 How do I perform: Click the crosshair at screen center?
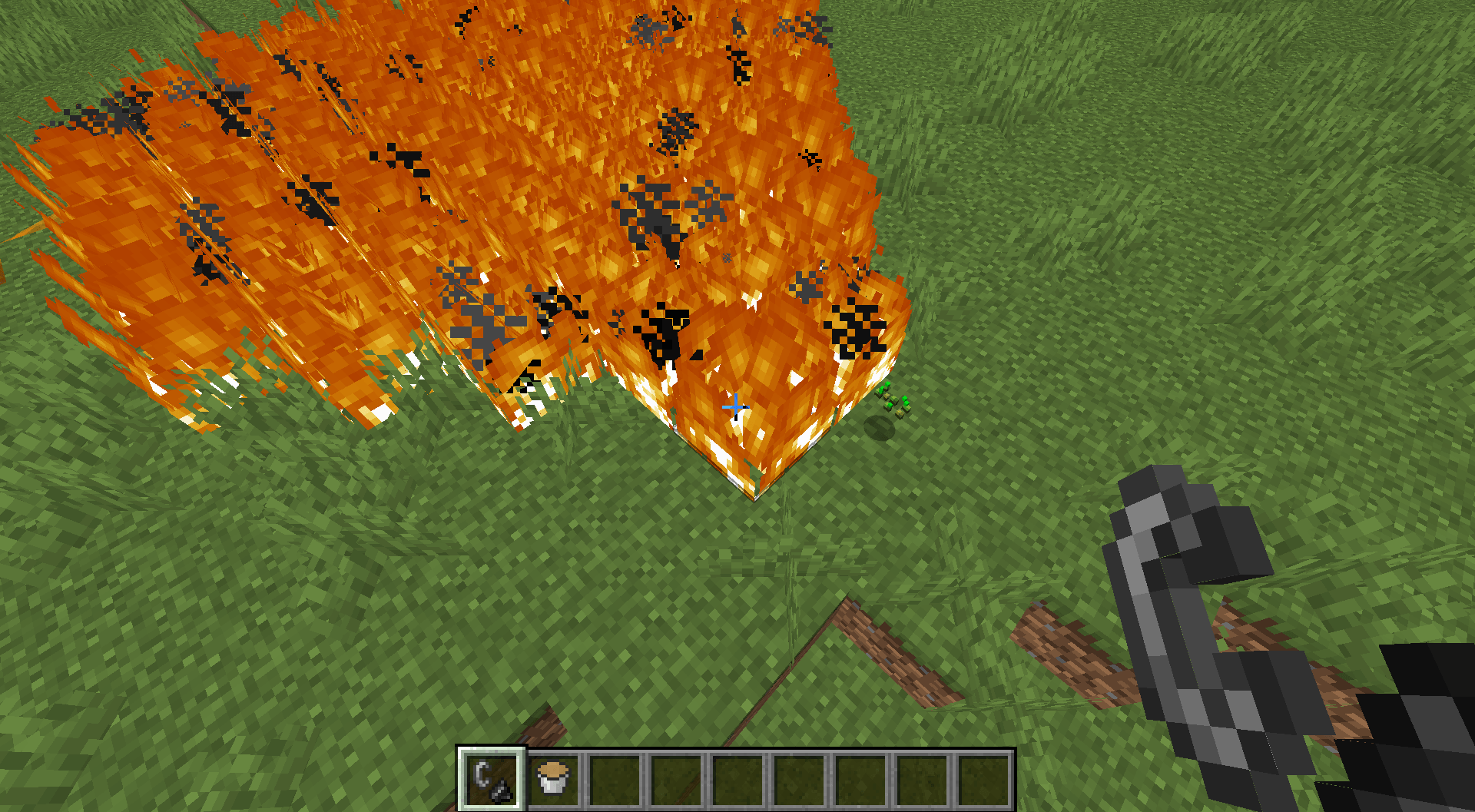(x=735, y=406)
